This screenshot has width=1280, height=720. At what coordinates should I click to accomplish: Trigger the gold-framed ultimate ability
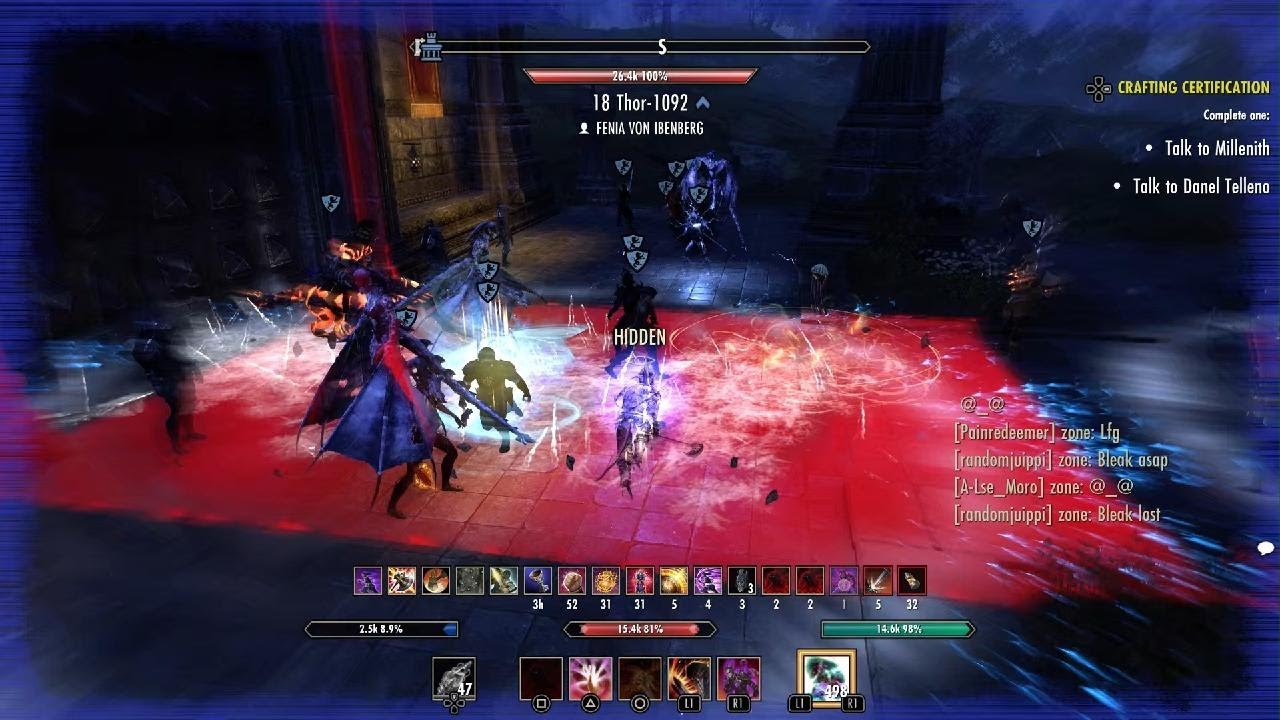coord(826,678)
